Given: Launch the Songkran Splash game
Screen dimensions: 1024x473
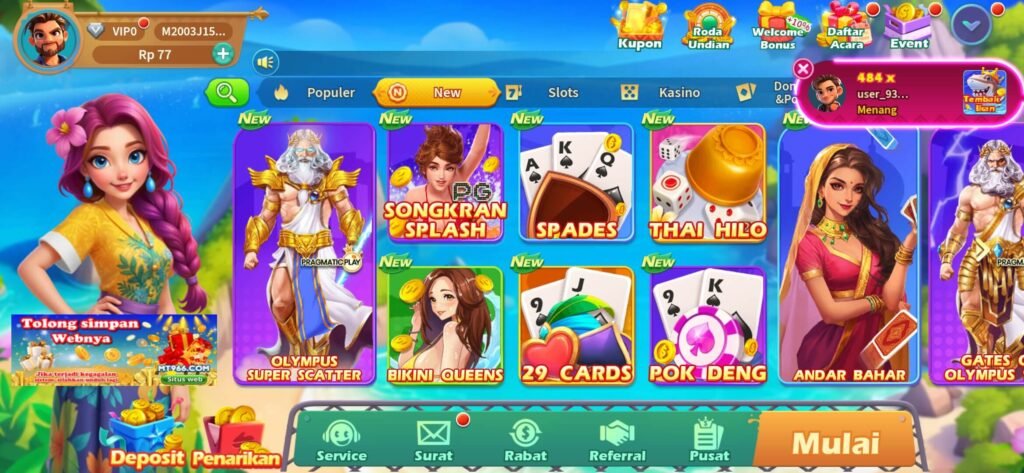Looking at the screenshot, I should (445, 184).
